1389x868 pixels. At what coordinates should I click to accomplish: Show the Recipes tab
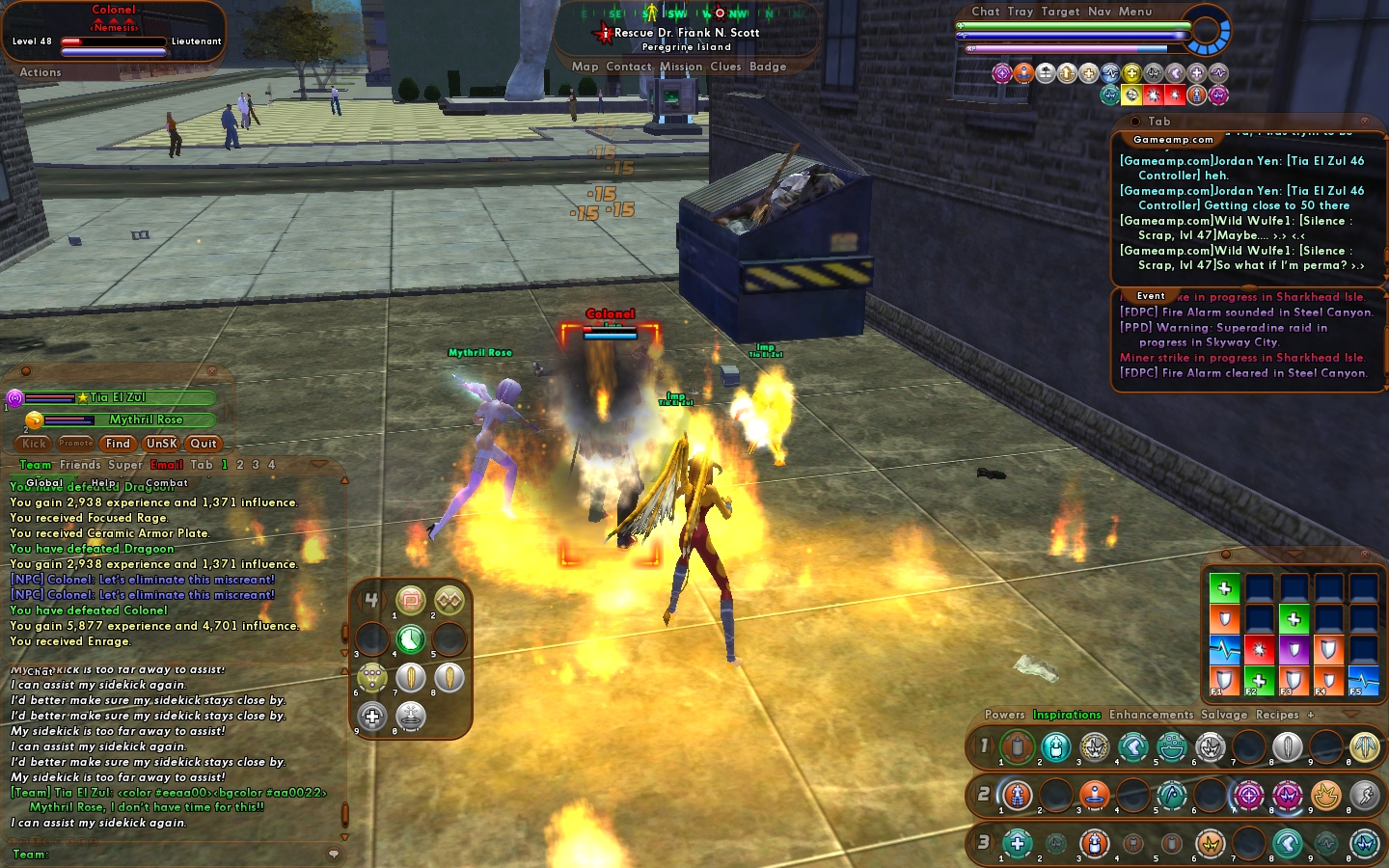(1277, 715)
